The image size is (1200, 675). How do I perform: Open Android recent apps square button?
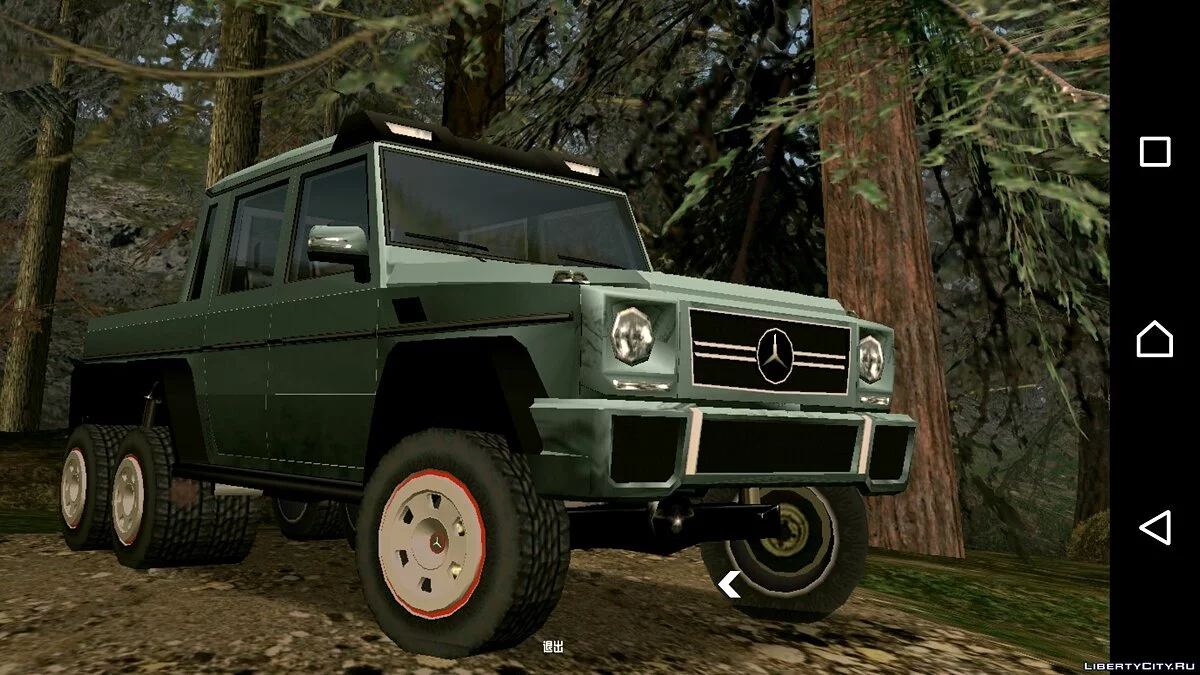(1155, 152)
